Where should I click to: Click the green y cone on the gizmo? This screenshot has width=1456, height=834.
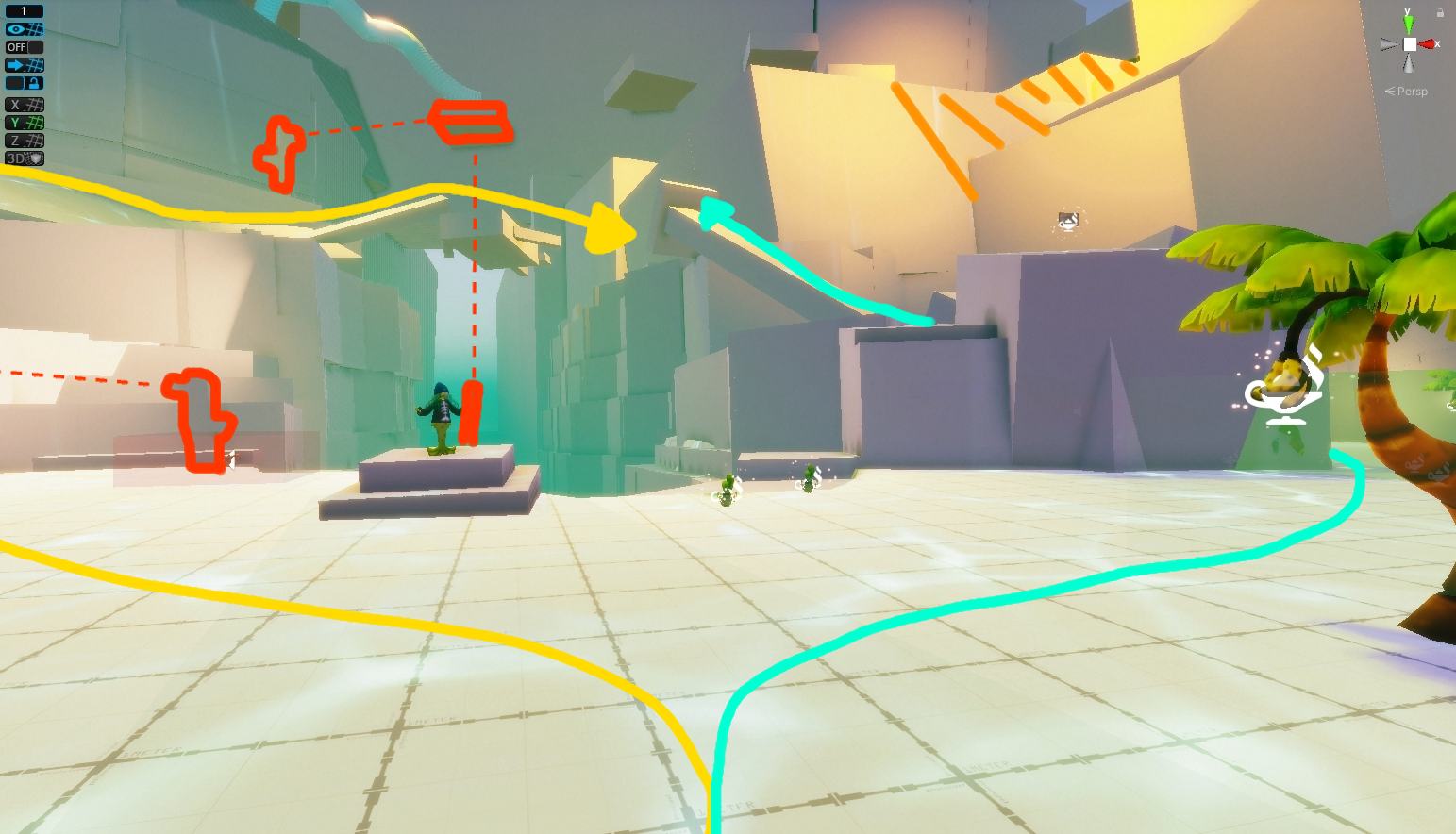tap(1409, 25)
